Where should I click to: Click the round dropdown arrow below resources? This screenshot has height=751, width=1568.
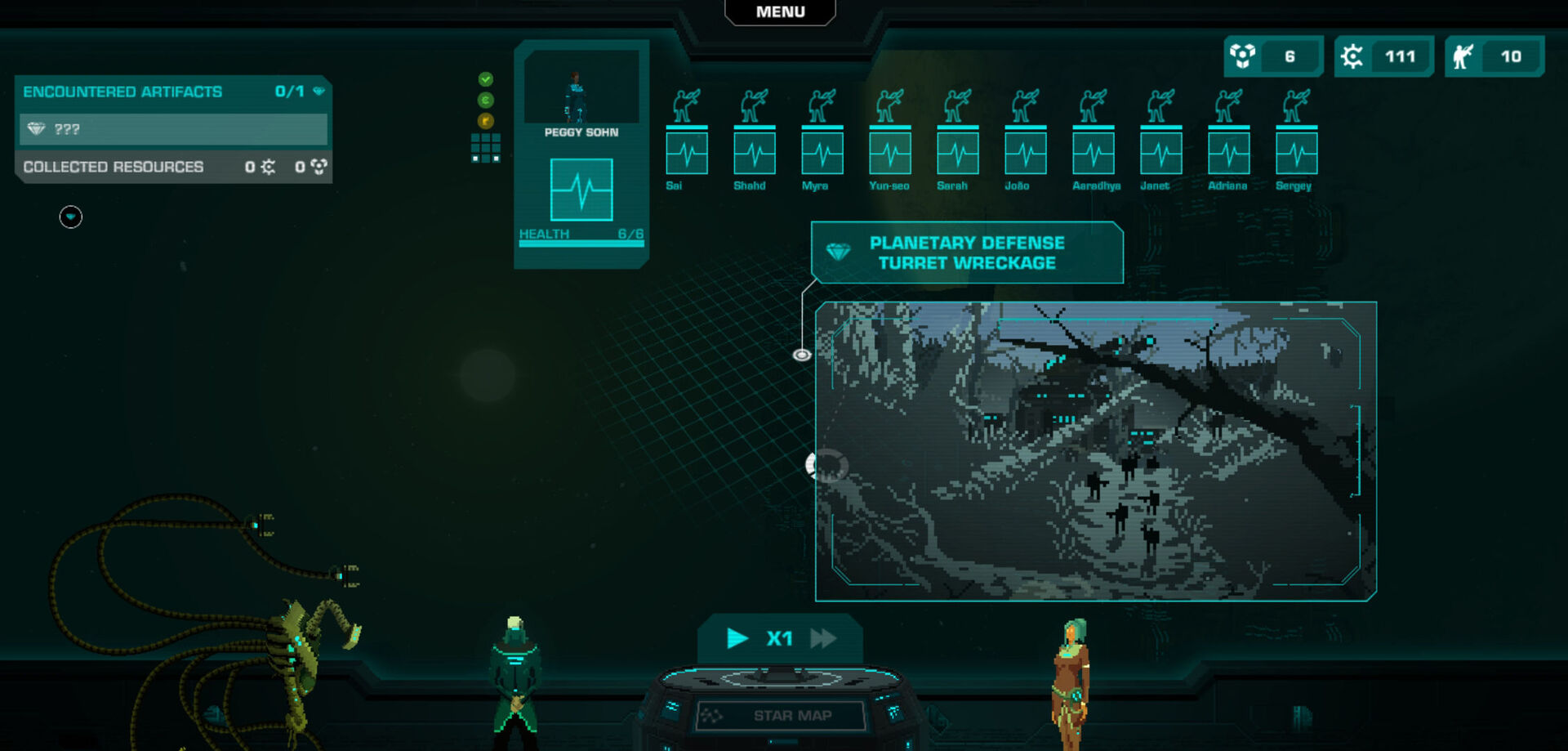(71, 217)
